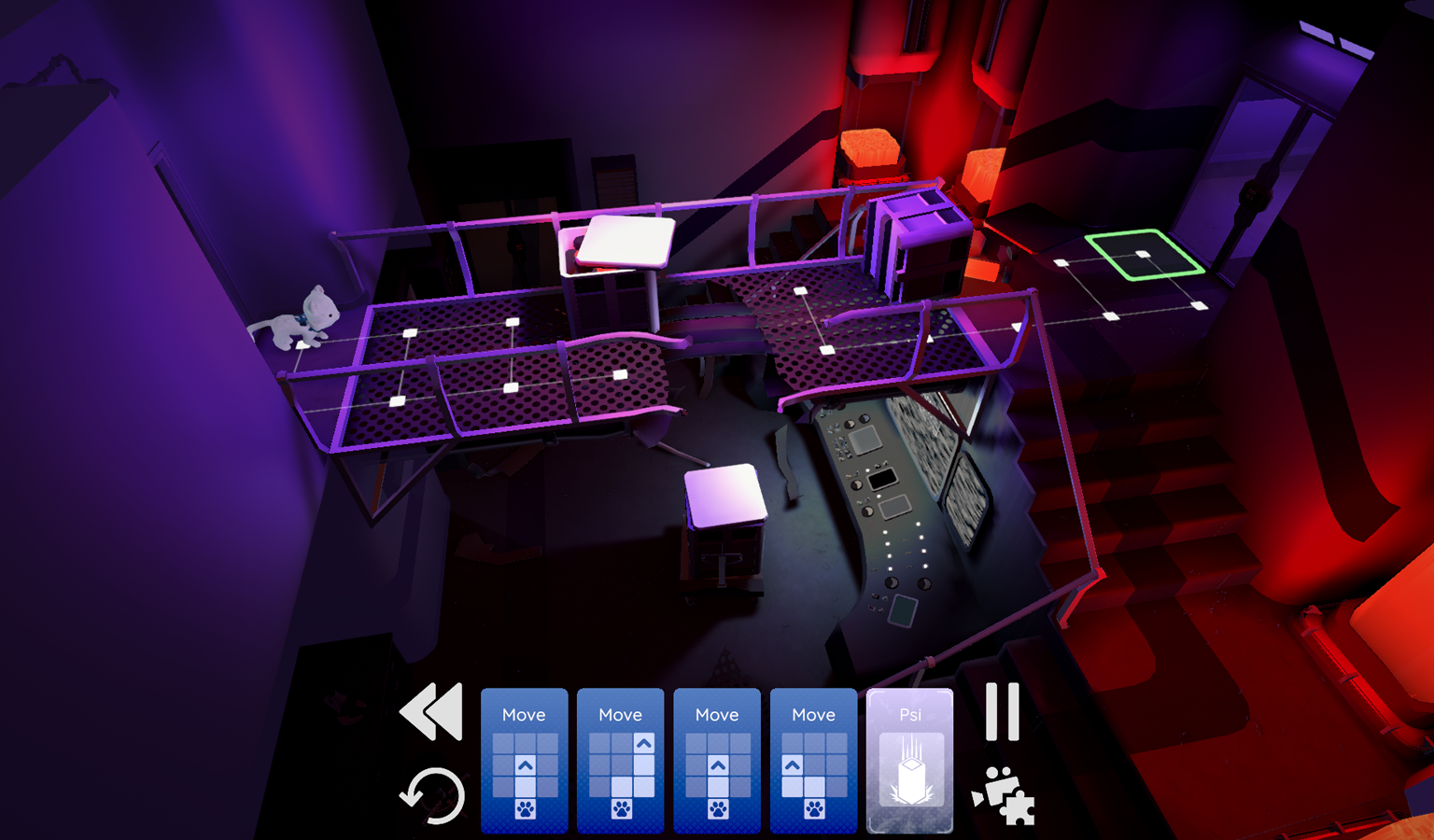Click the up-arrow icon on the third Move card
The image size is (1434, 840).
(718, 764)
